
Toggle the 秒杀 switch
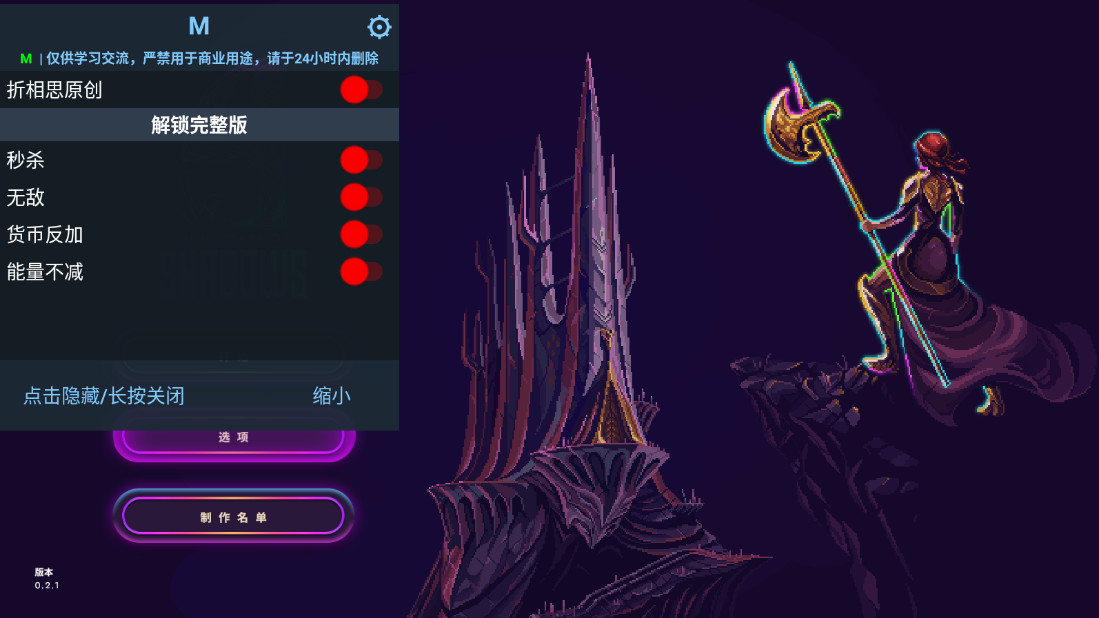pyautogui.click(x=360, y=160)
